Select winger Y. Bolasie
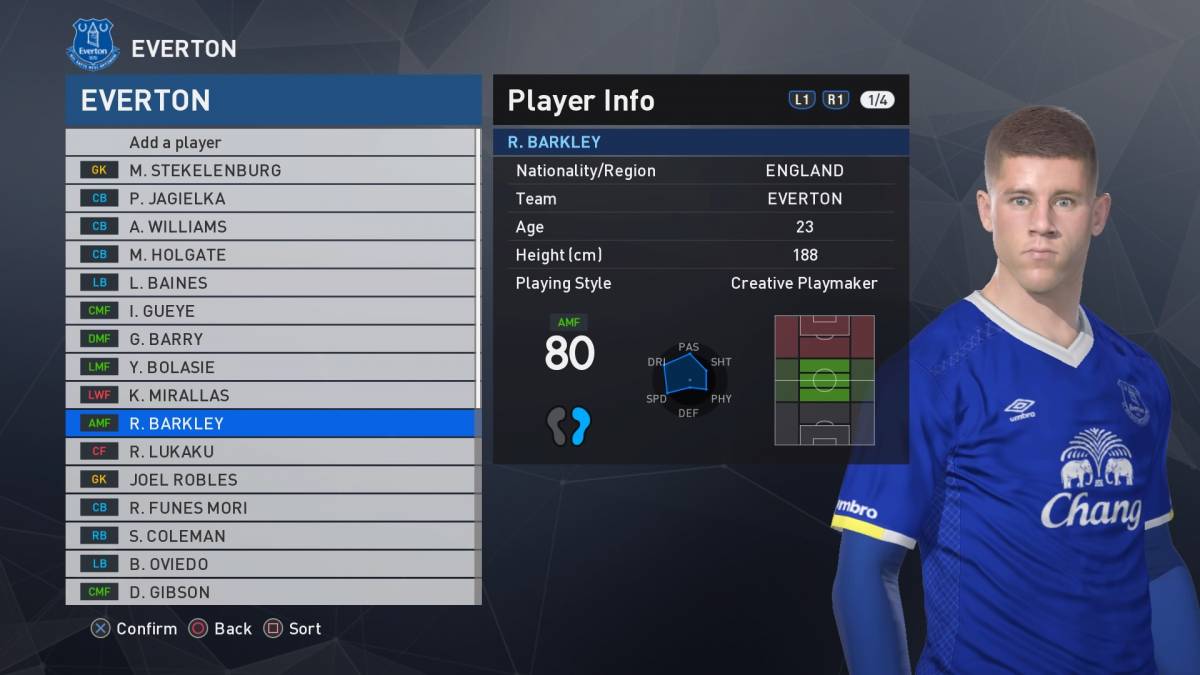This screenshot has width=1200, height=675. coord(272,367)
